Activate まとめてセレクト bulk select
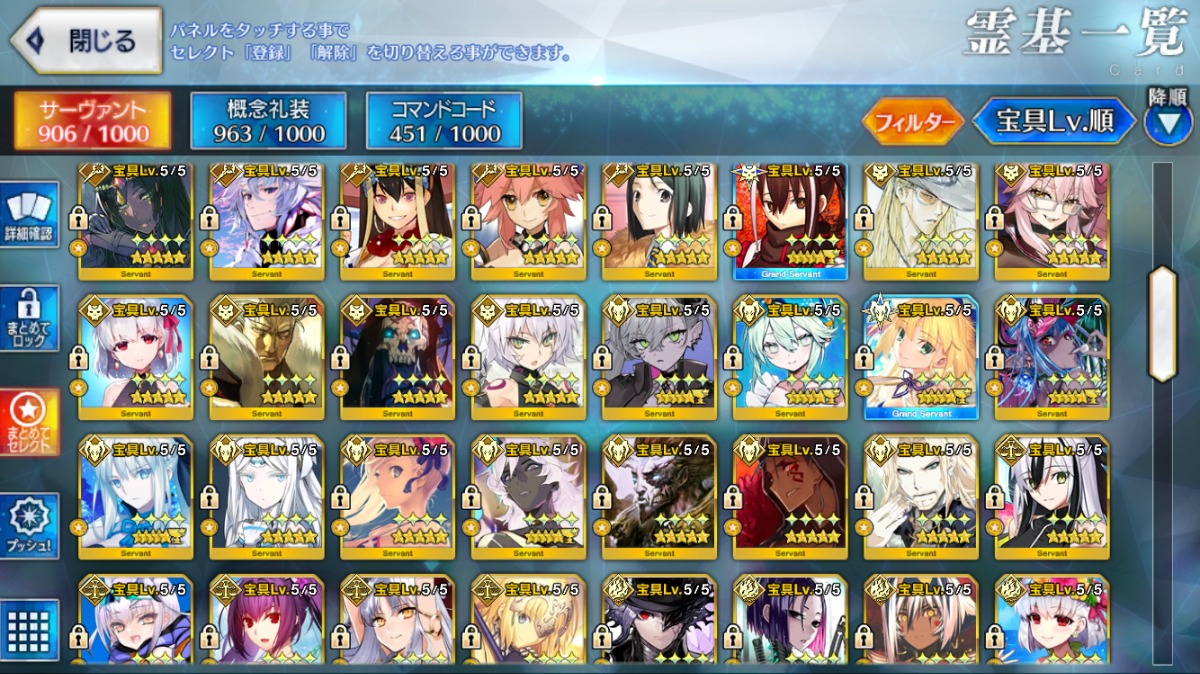The height and width of the screenshot is (674, 1200). tap(30, 422)
